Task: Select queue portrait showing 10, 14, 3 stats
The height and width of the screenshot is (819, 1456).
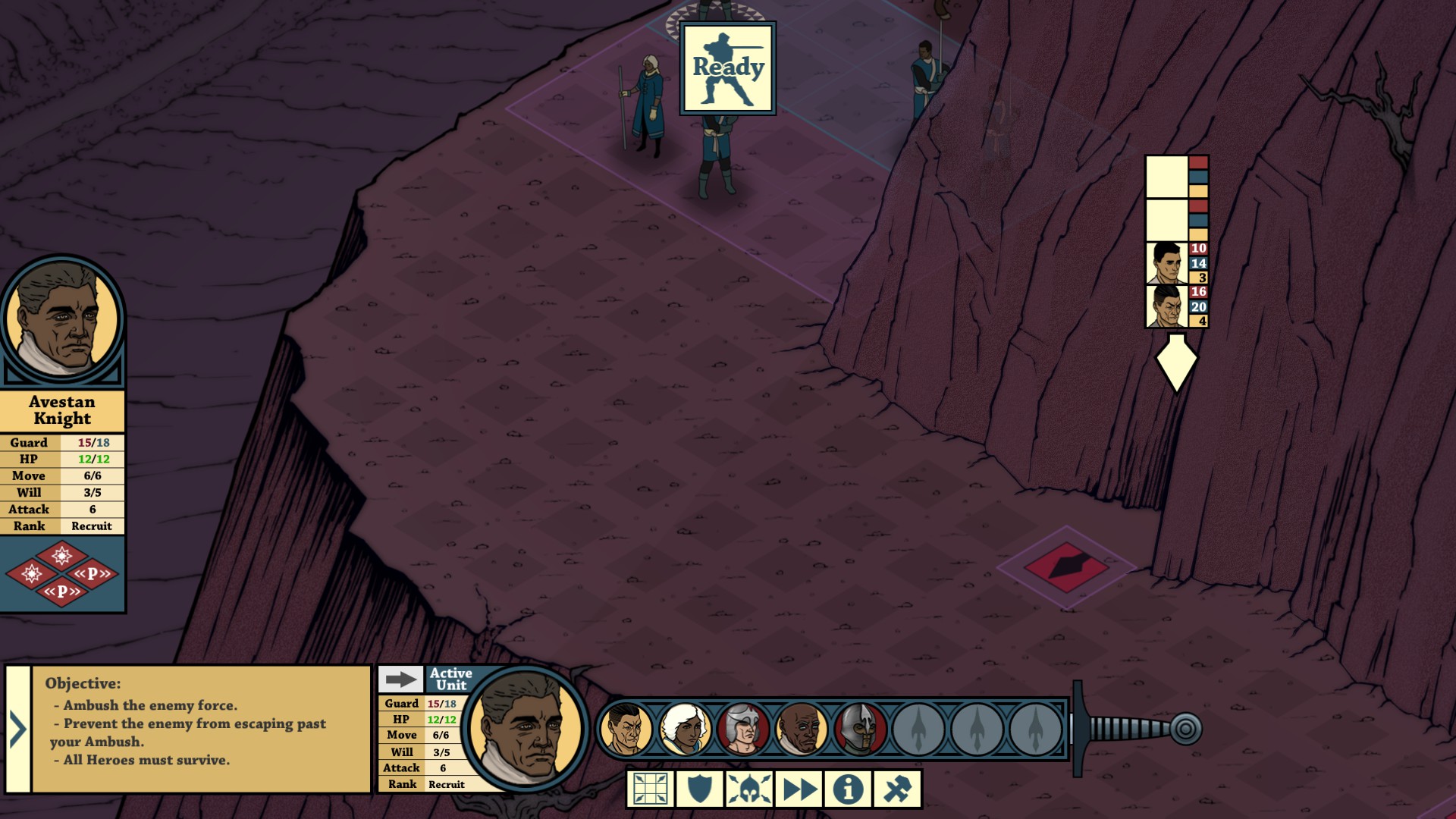Action: (1166, 263)
